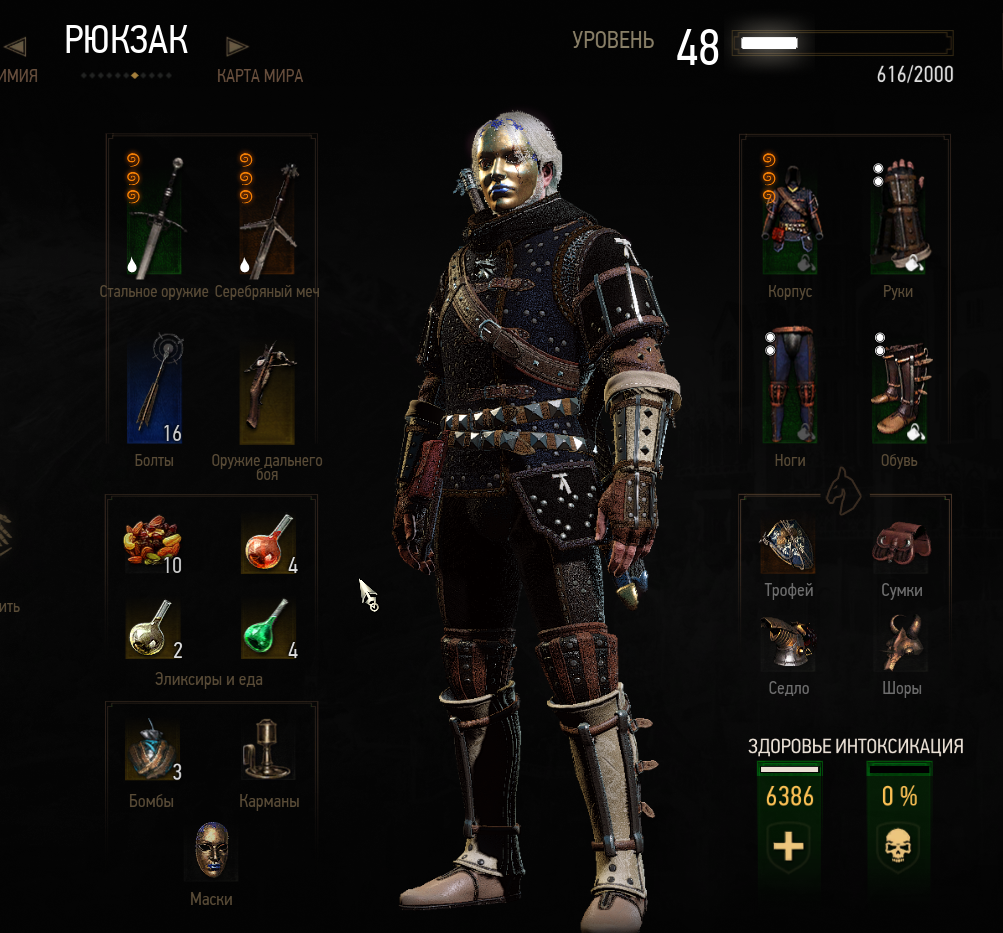Select the chest armor slot
This screenshot has width=1003, height=933.
790,215
